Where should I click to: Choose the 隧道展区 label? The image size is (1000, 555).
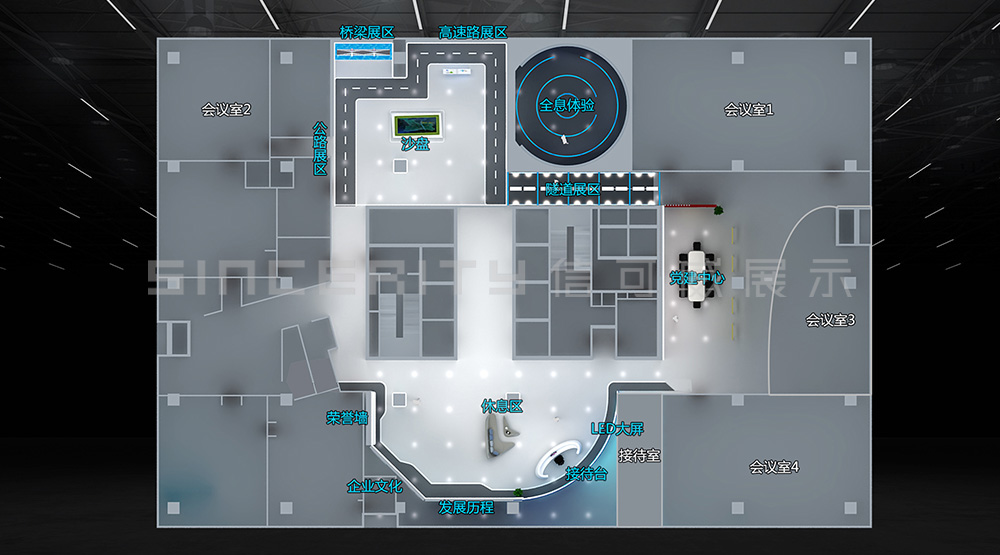click(572, 189)
